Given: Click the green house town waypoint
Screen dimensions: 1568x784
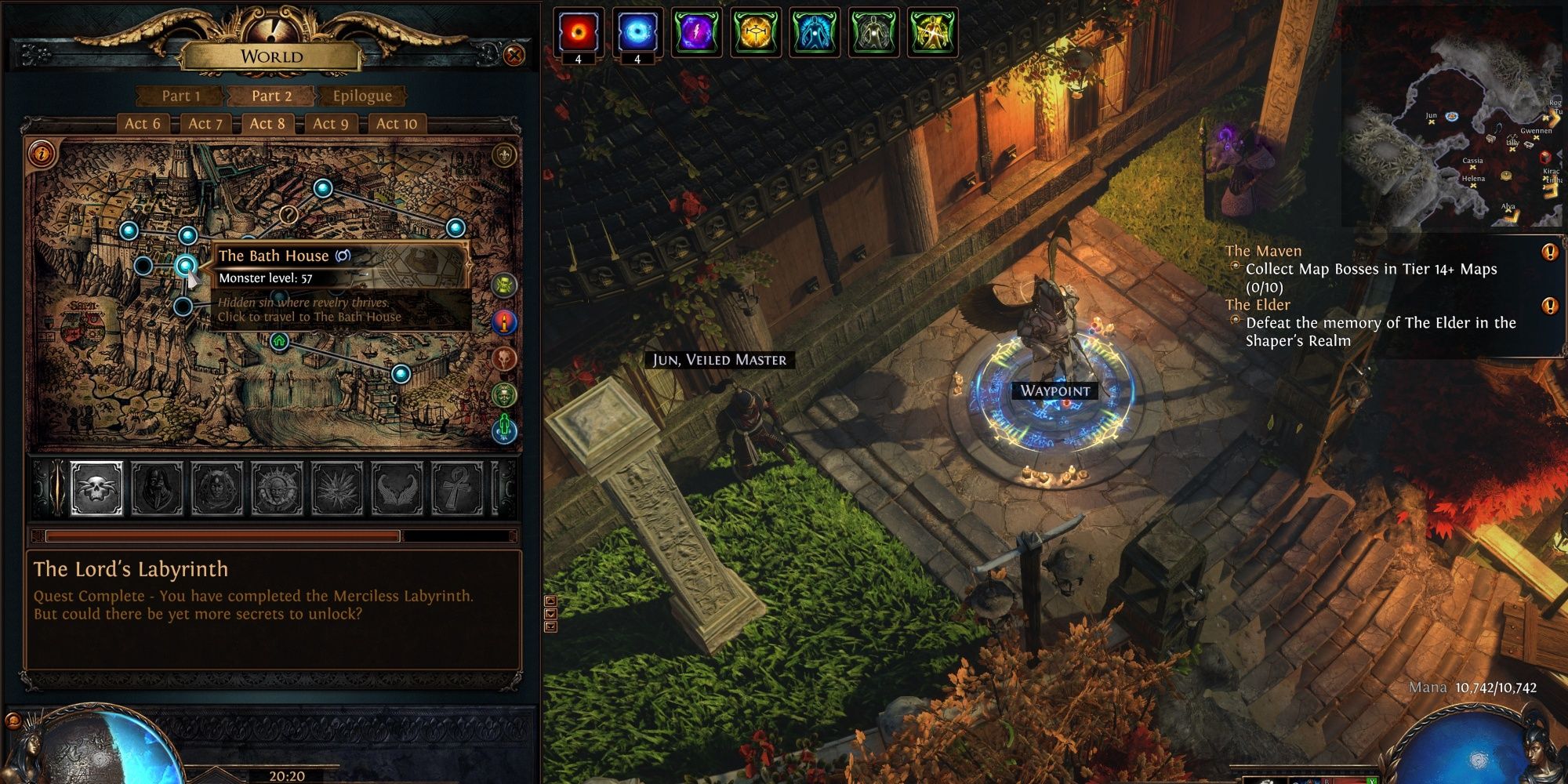Looking at the screenshot, I should [x=279, y=341].
